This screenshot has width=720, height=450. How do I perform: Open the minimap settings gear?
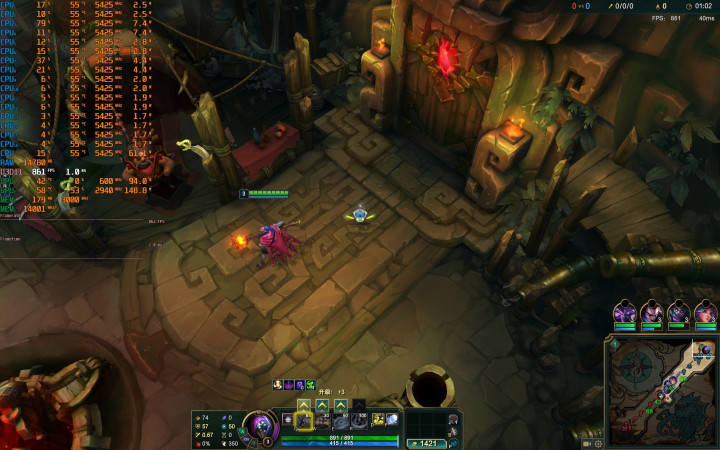point(599,443)
